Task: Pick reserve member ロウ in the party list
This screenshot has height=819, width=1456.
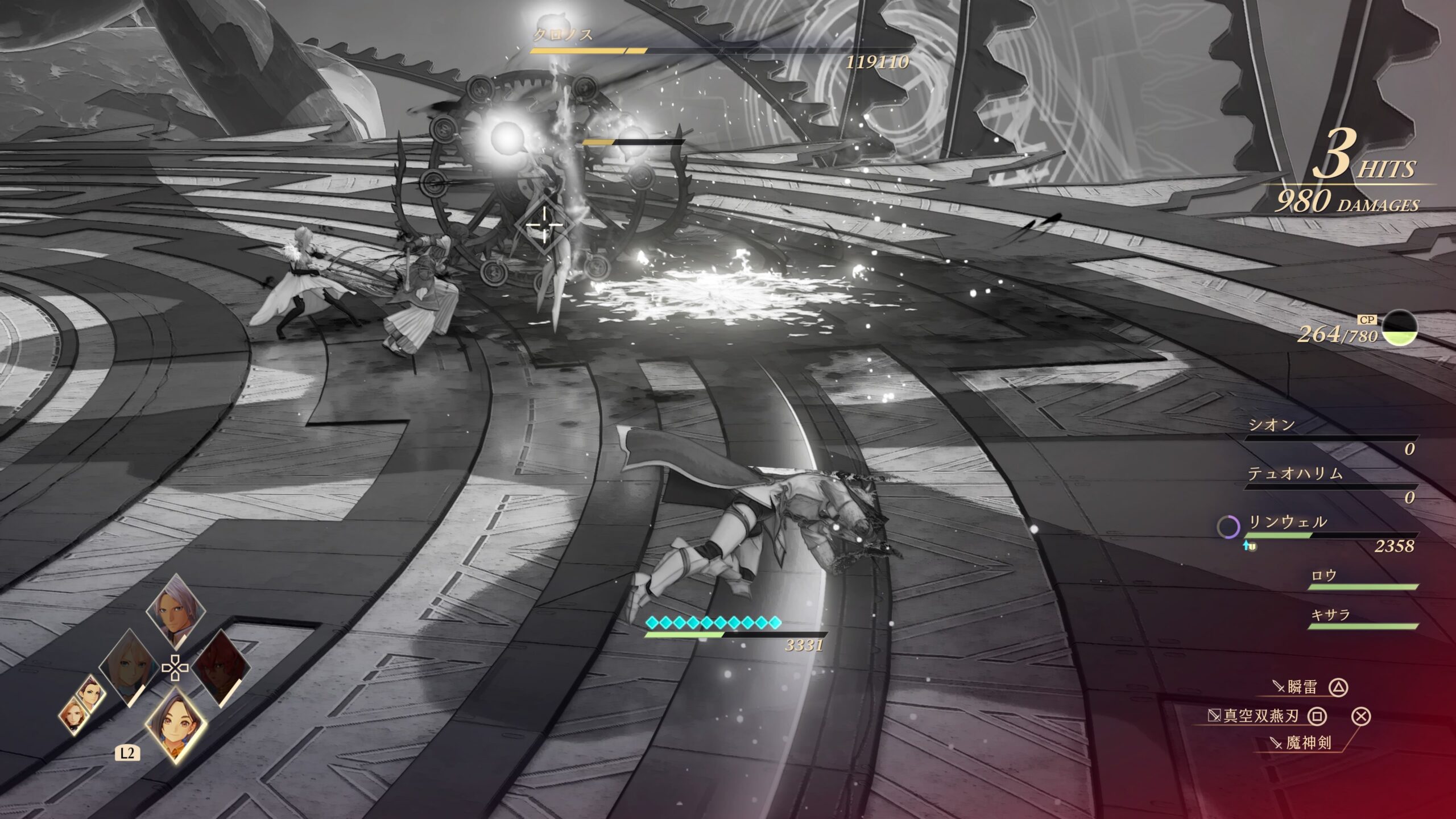Action: [1323, 576]
